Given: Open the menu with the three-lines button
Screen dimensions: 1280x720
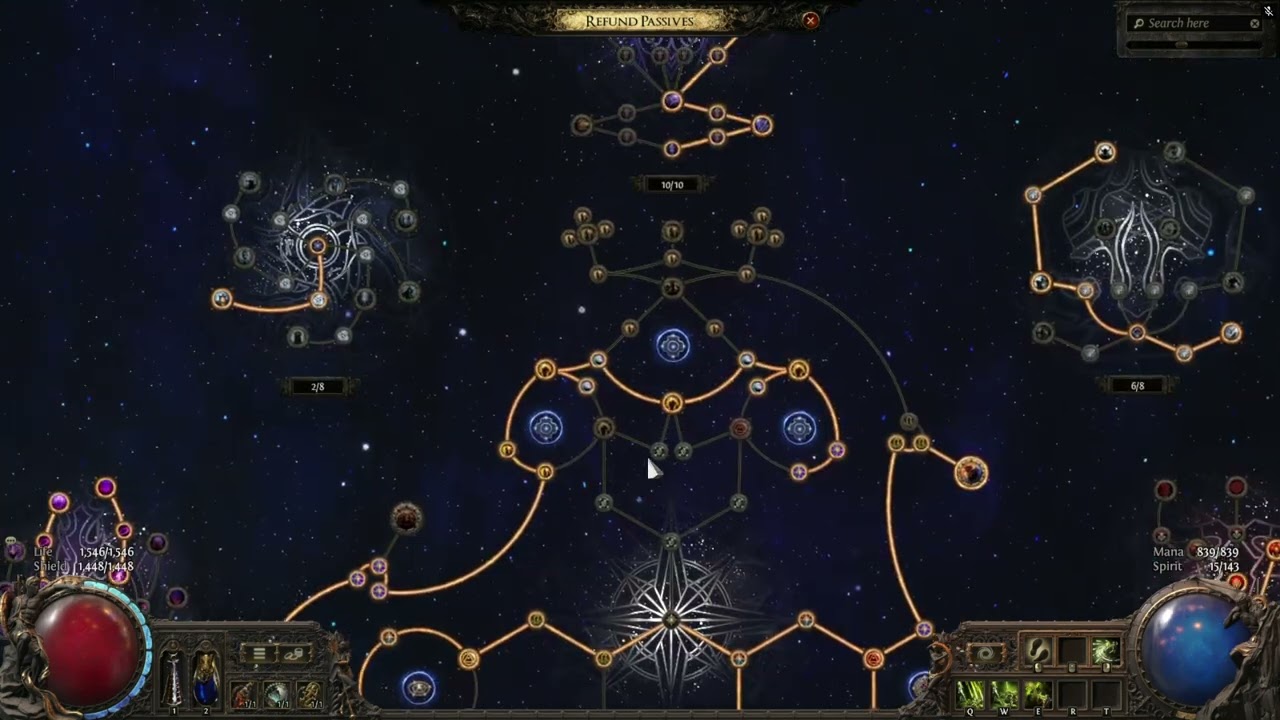Looking at the screenshot, I should (259, 654).
